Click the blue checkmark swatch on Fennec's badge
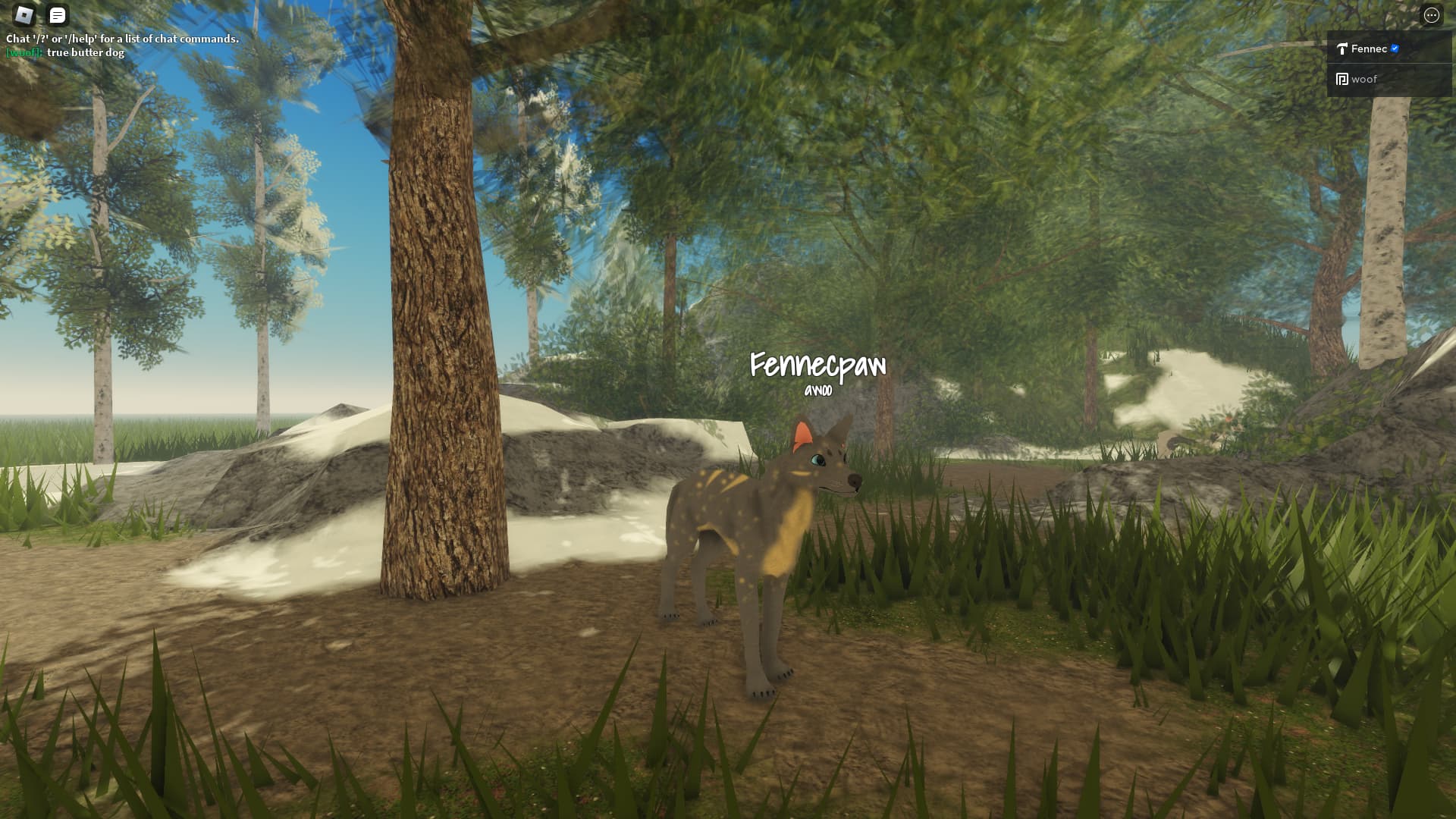The height and width of the screenshot is (819, 1456). tap(1394, 47)
